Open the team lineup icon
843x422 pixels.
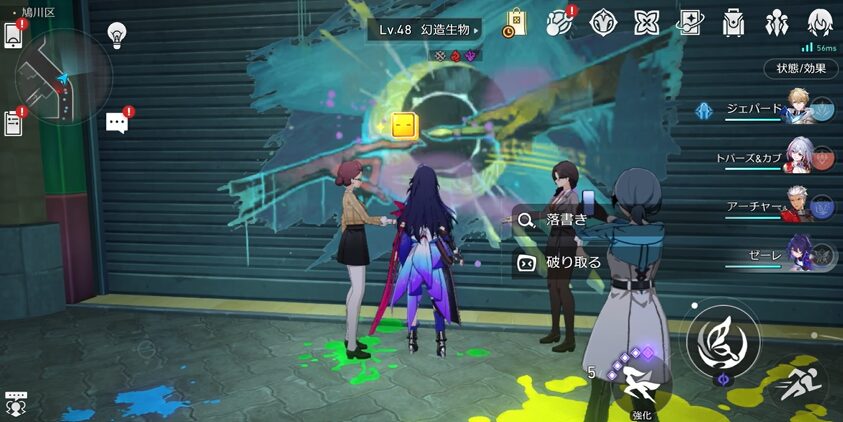pos(776,22)
